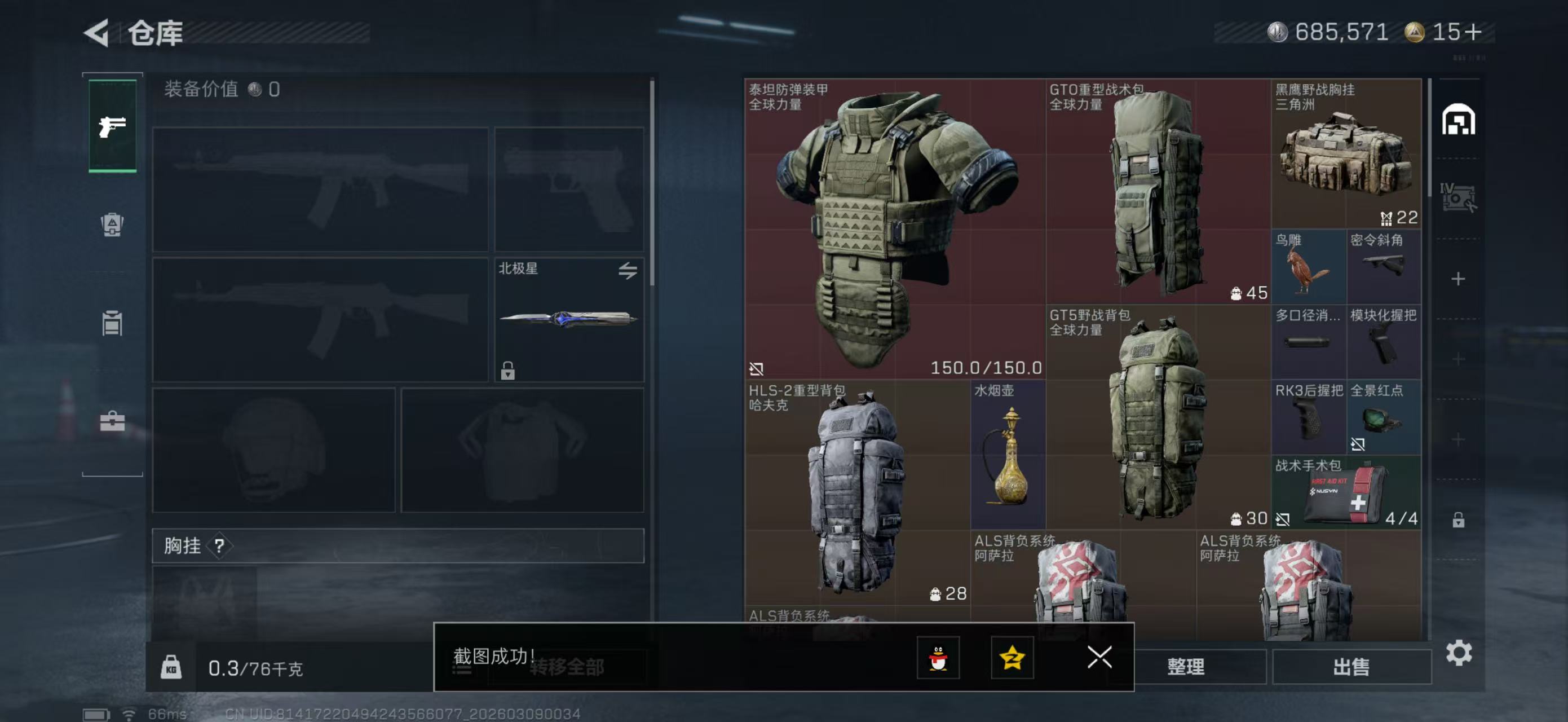Go back from the 仓库 screen

[98, 32]
